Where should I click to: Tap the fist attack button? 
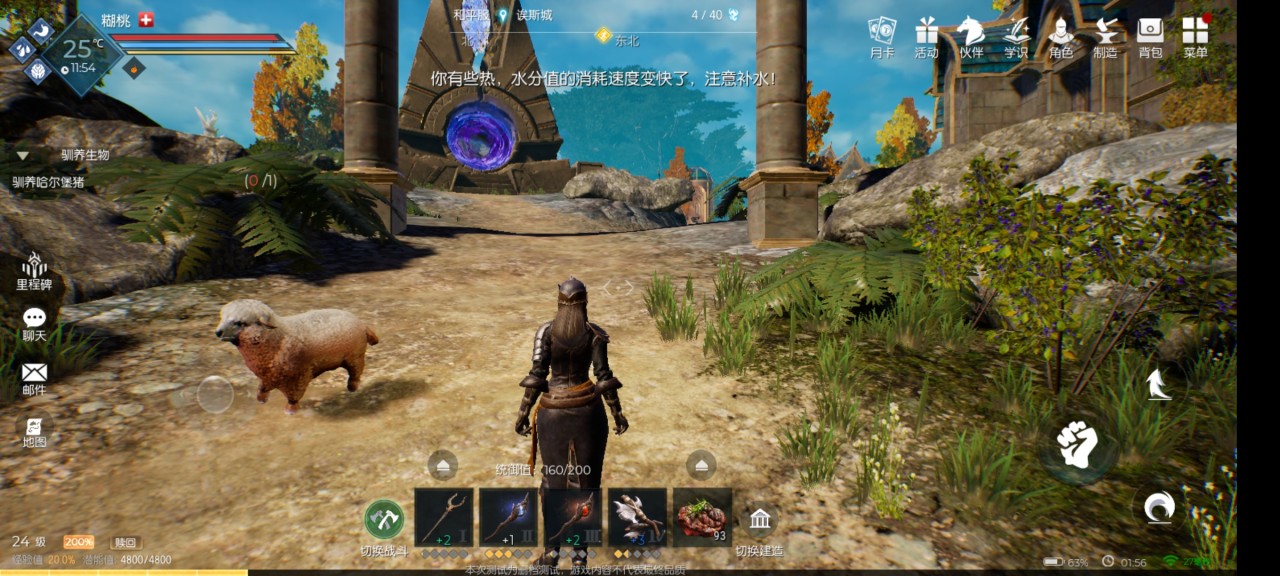1078,445
